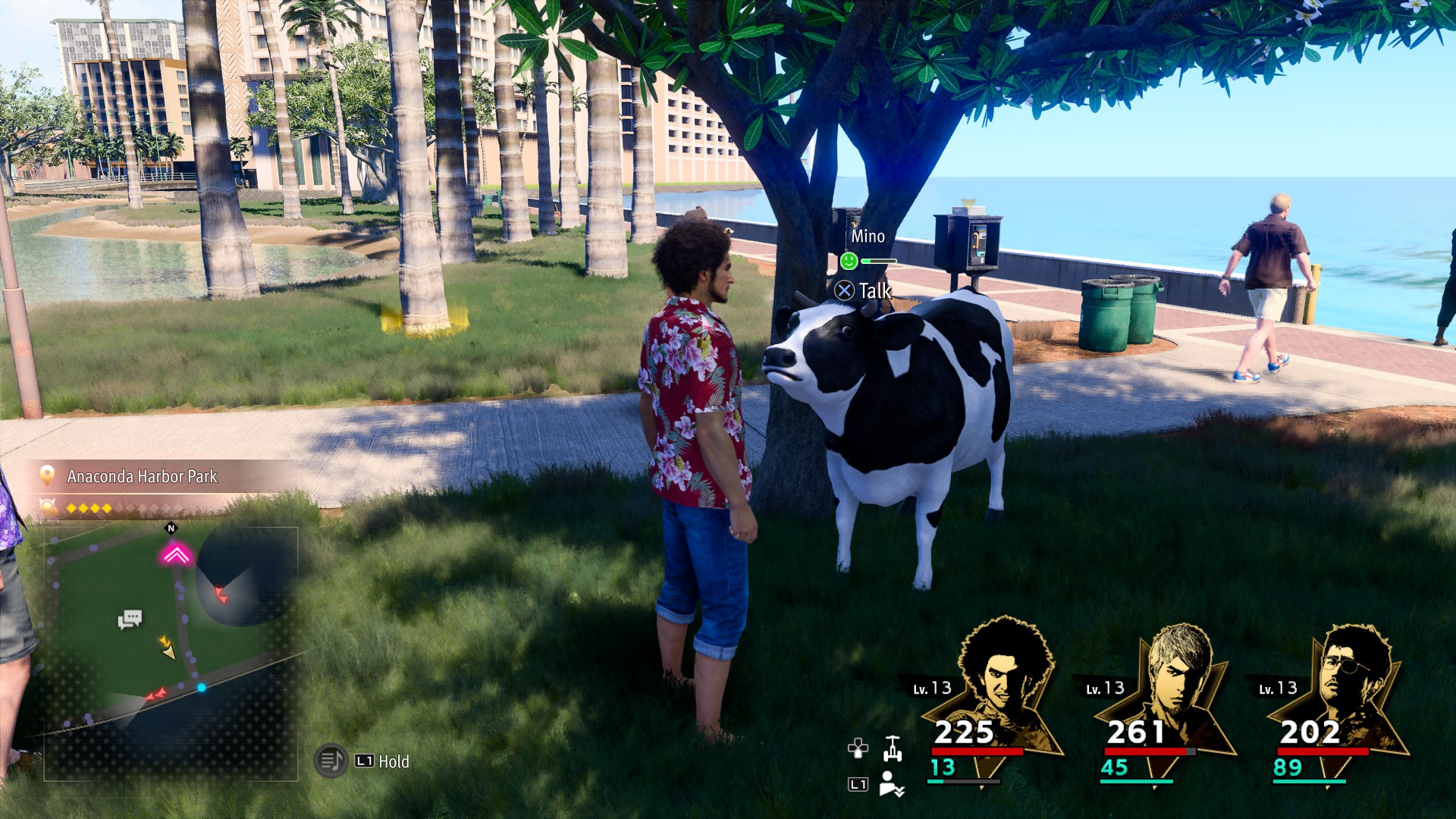Click the yellow player arrow on minimap
1456x819 pixels.
tap(167, 648)
